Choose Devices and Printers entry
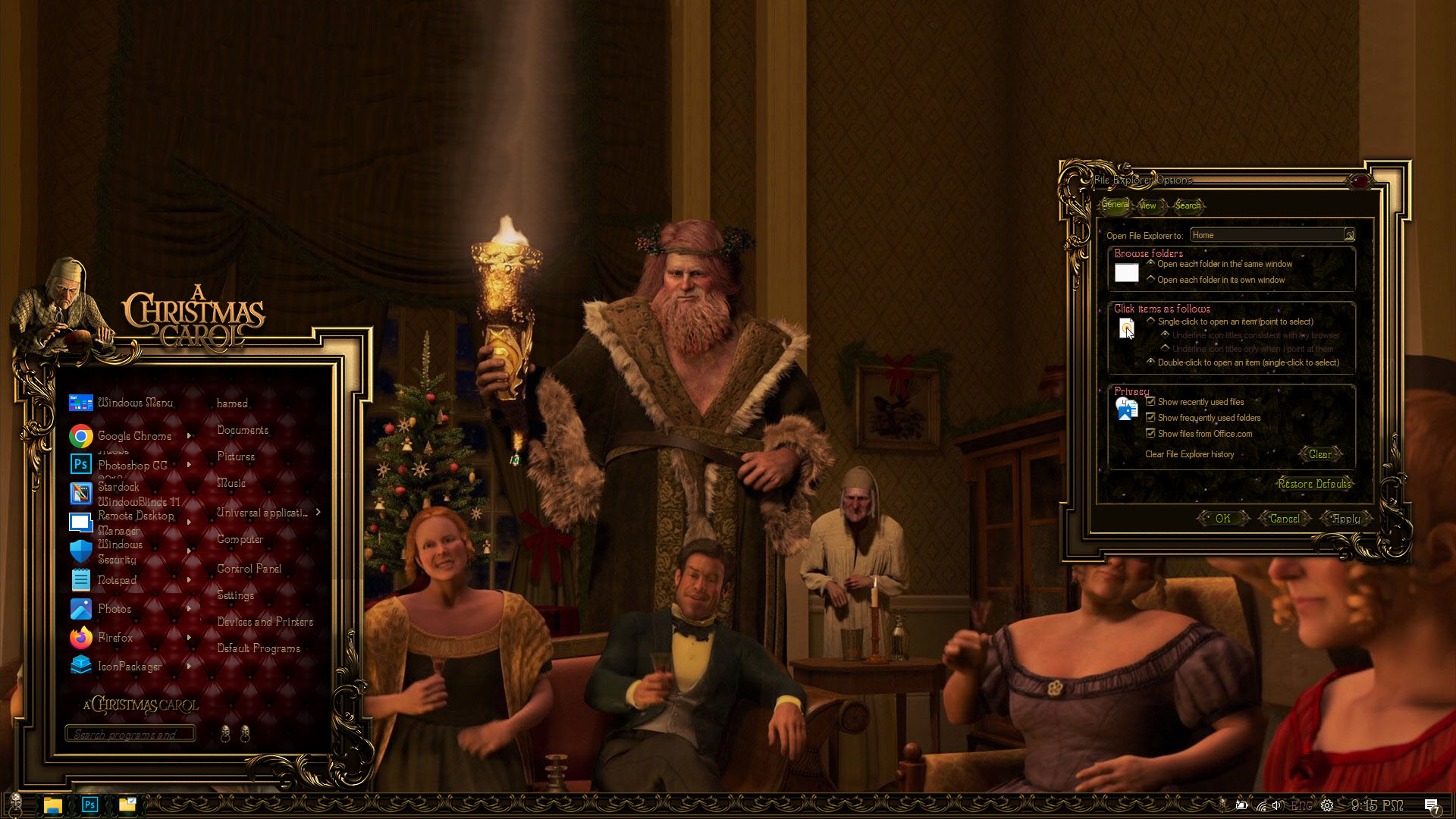The height and width of the screenshot is (819, 1456). [265, 622]
